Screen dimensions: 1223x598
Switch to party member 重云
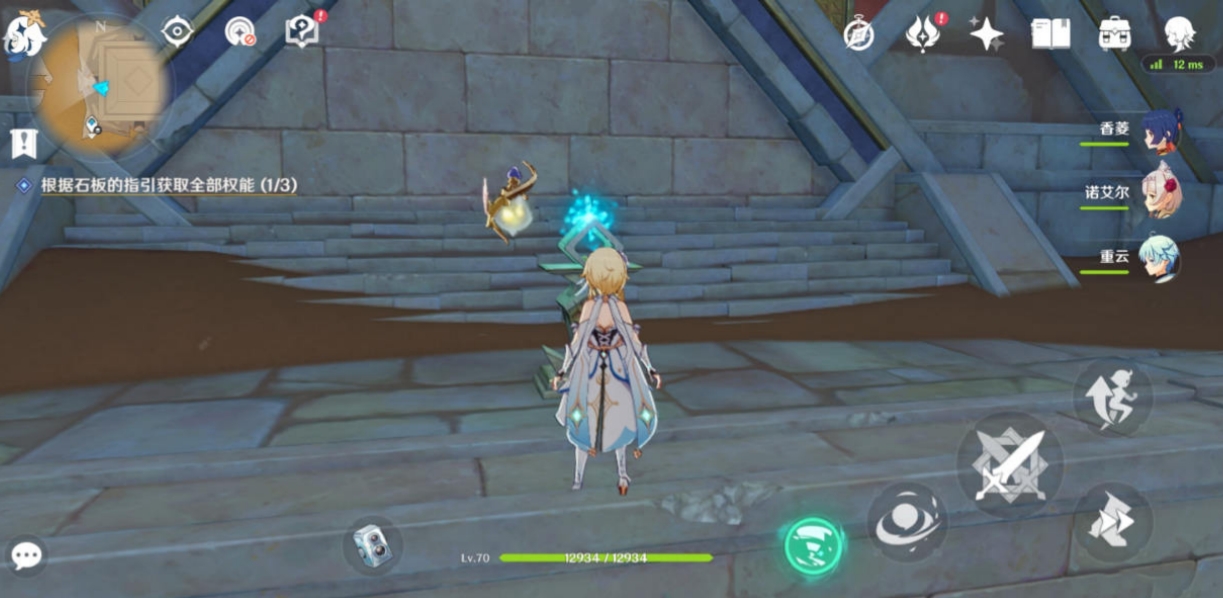click(1160, 257)
